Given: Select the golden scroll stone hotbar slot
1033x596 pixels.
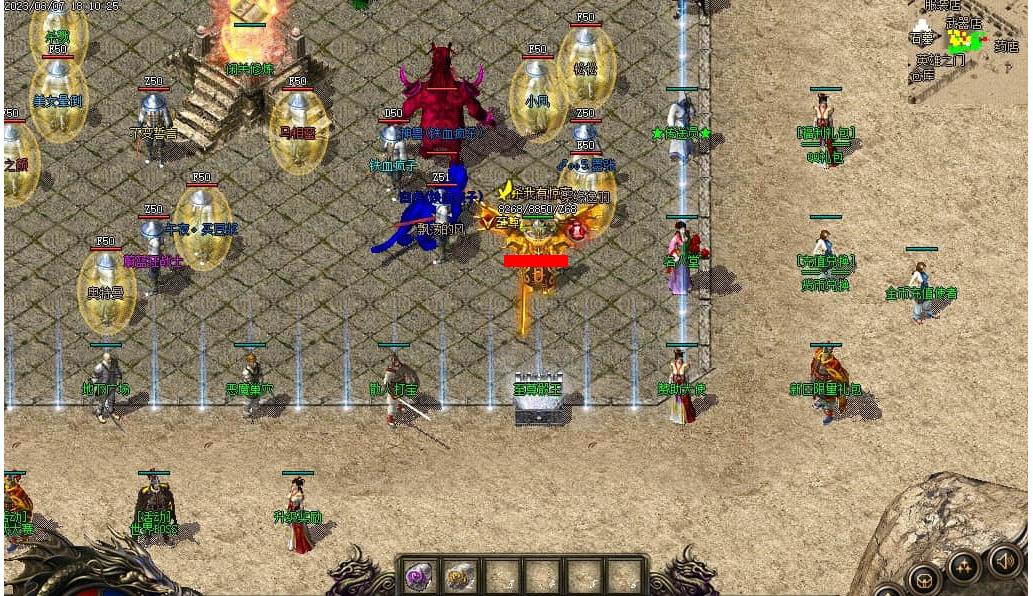Looking at the screenshot, I should (460, 576).
